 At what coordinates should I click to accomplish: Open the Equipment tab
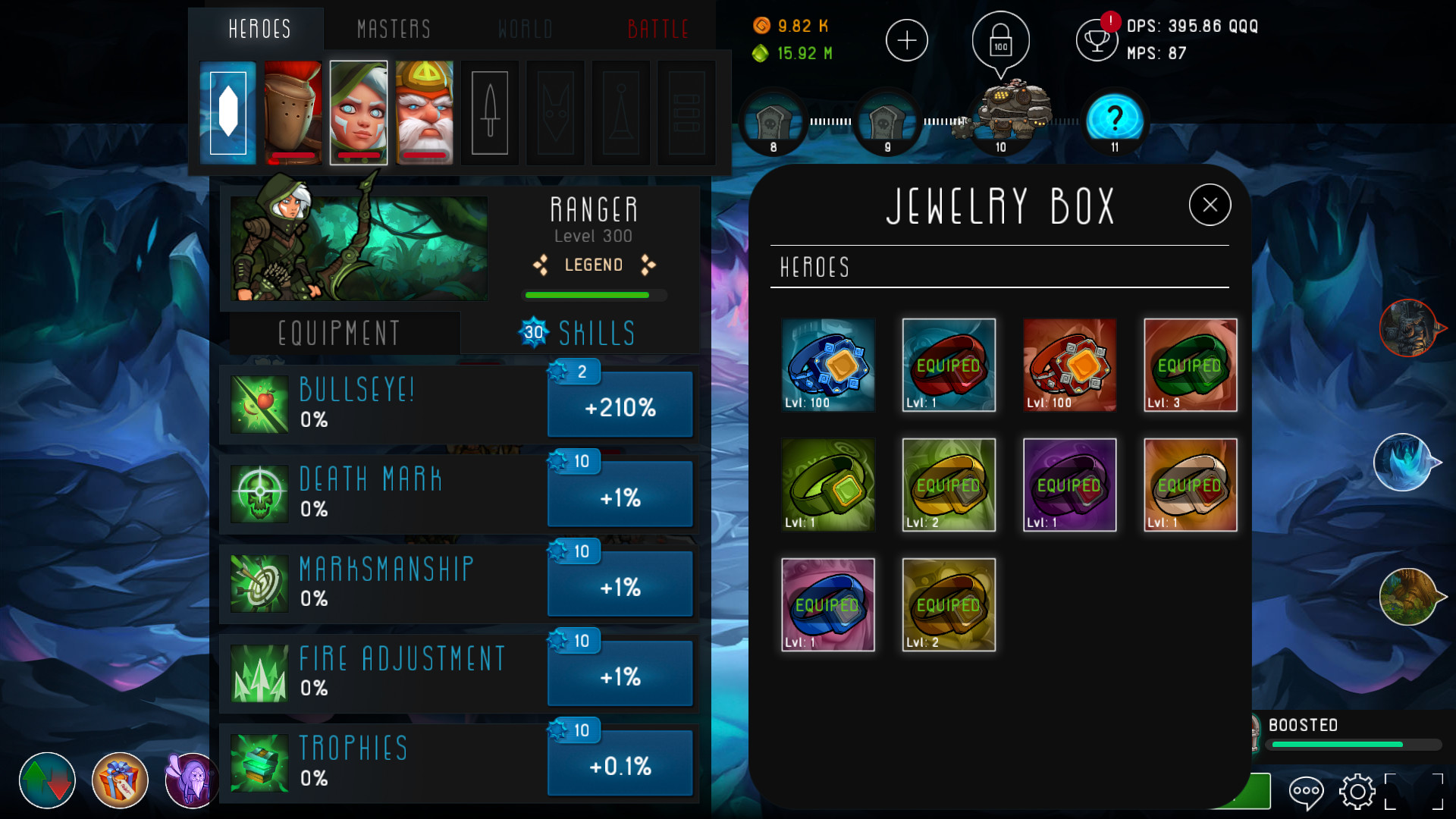coord(340,332)
